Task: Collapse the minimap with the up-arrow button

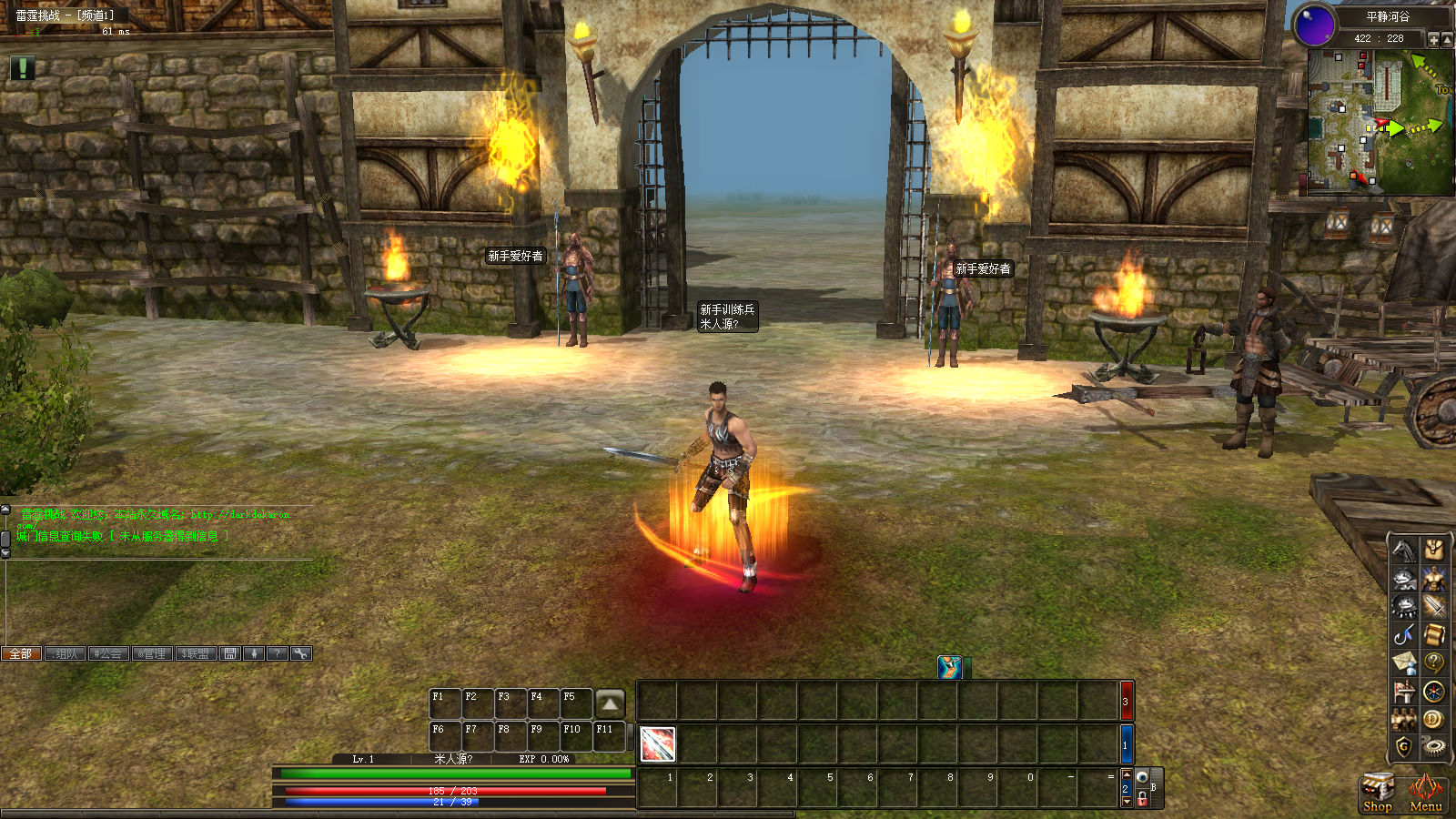Action: (x=1447, y=39)
